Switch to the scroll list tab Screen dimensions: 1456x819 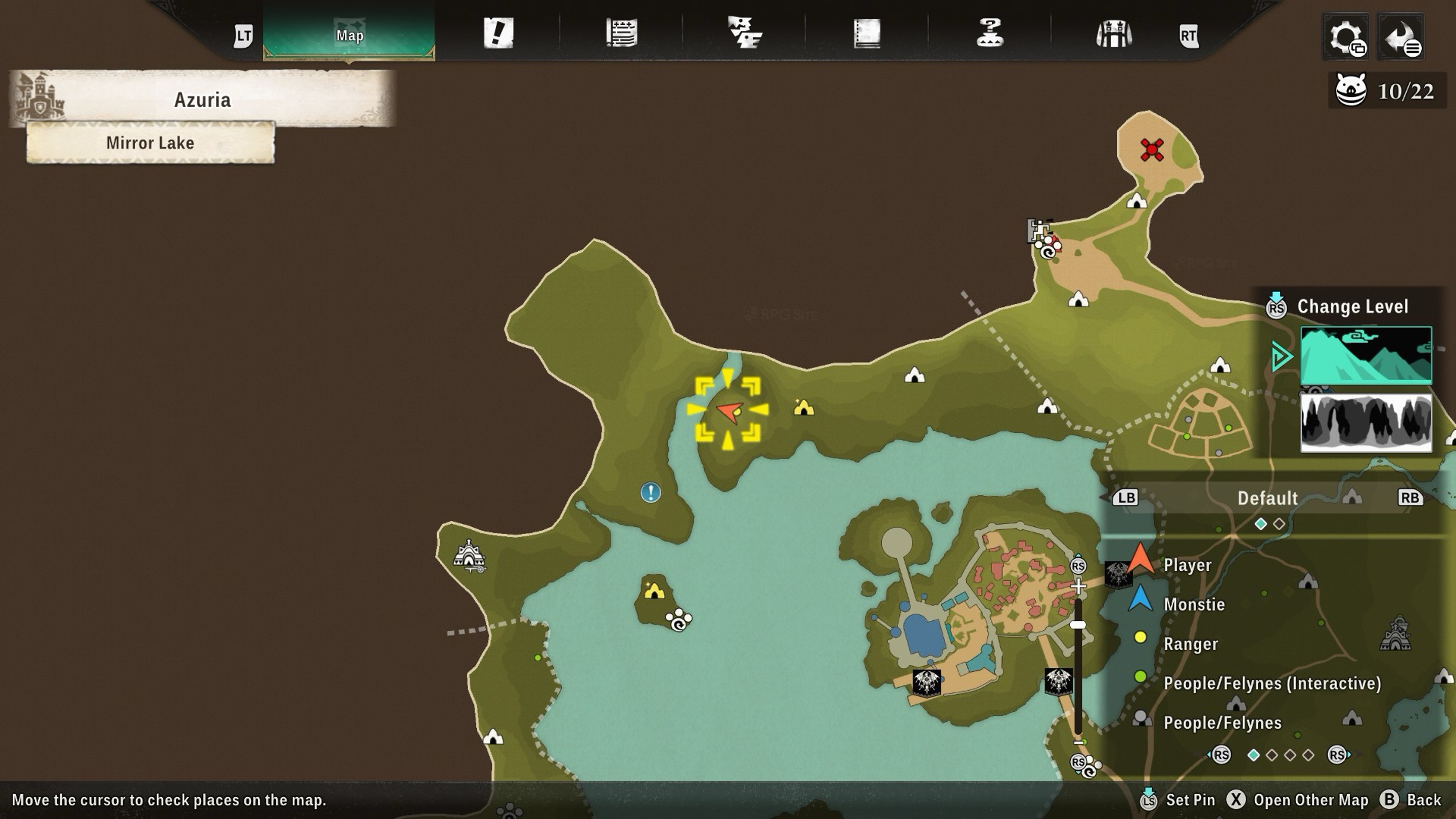click(622, 33)
